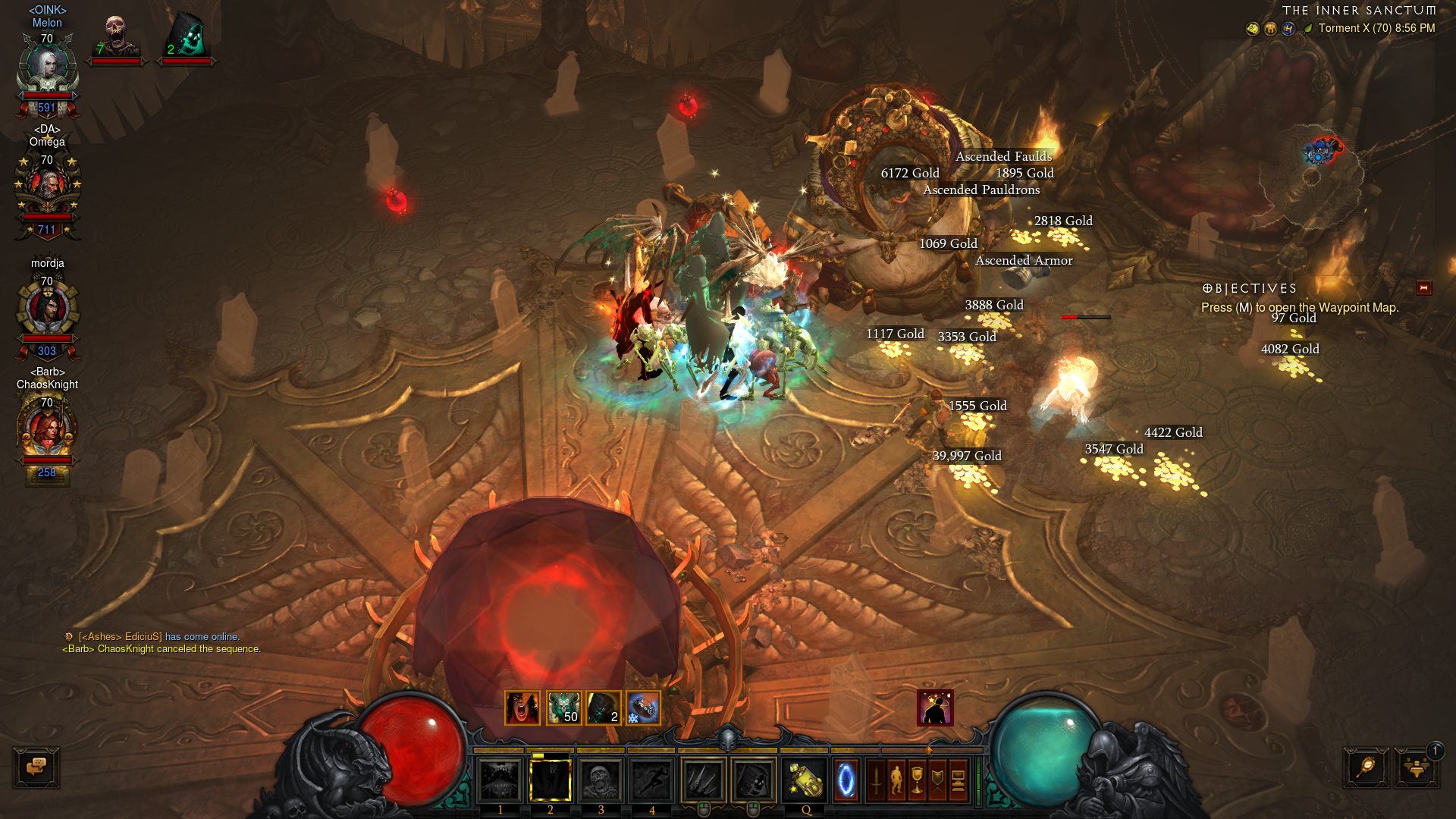This screenshot has height=819, width=1456.
Task: Use the yellow health potion slot
Action: tap(804, 780)
